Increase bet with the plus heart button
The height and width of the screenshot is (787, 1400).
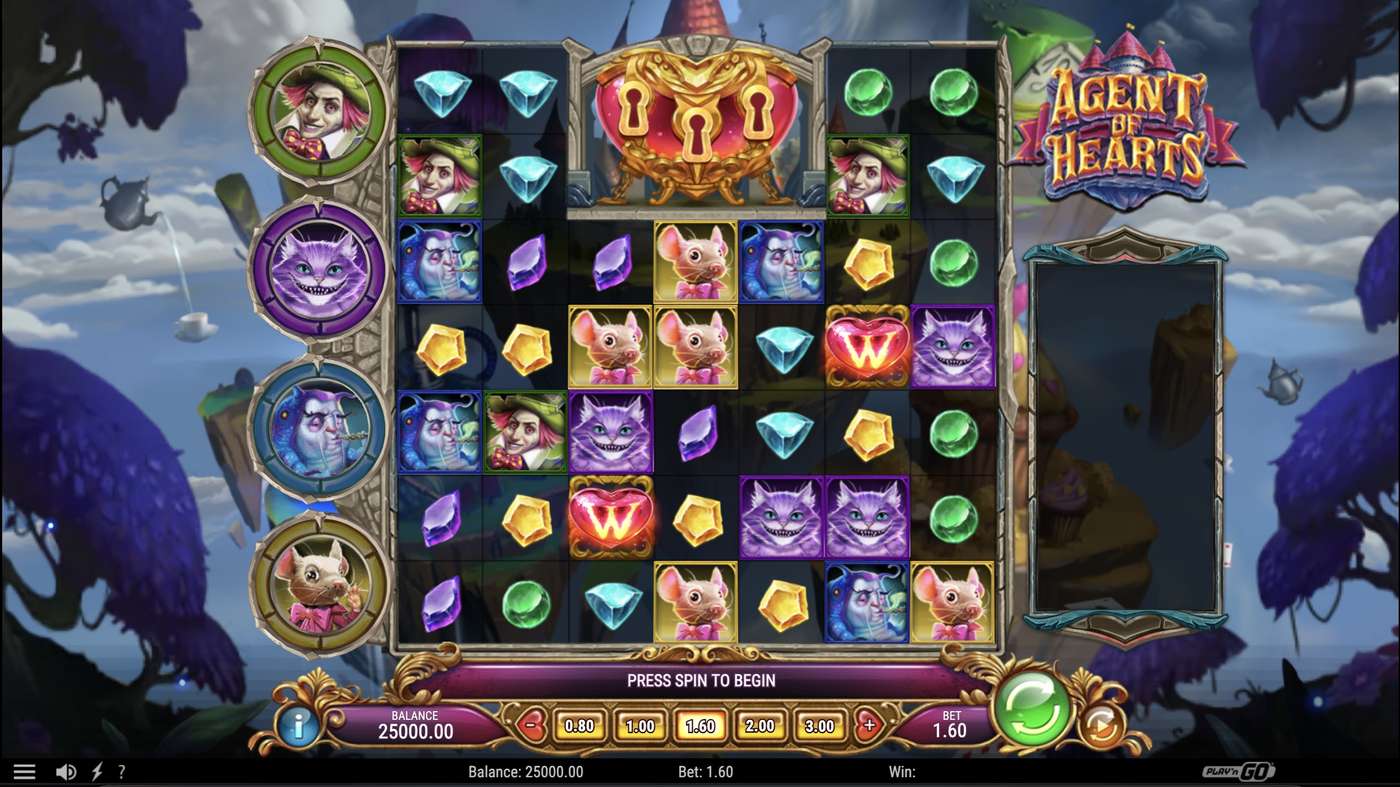pyautogui.click(x=869, y=725)
